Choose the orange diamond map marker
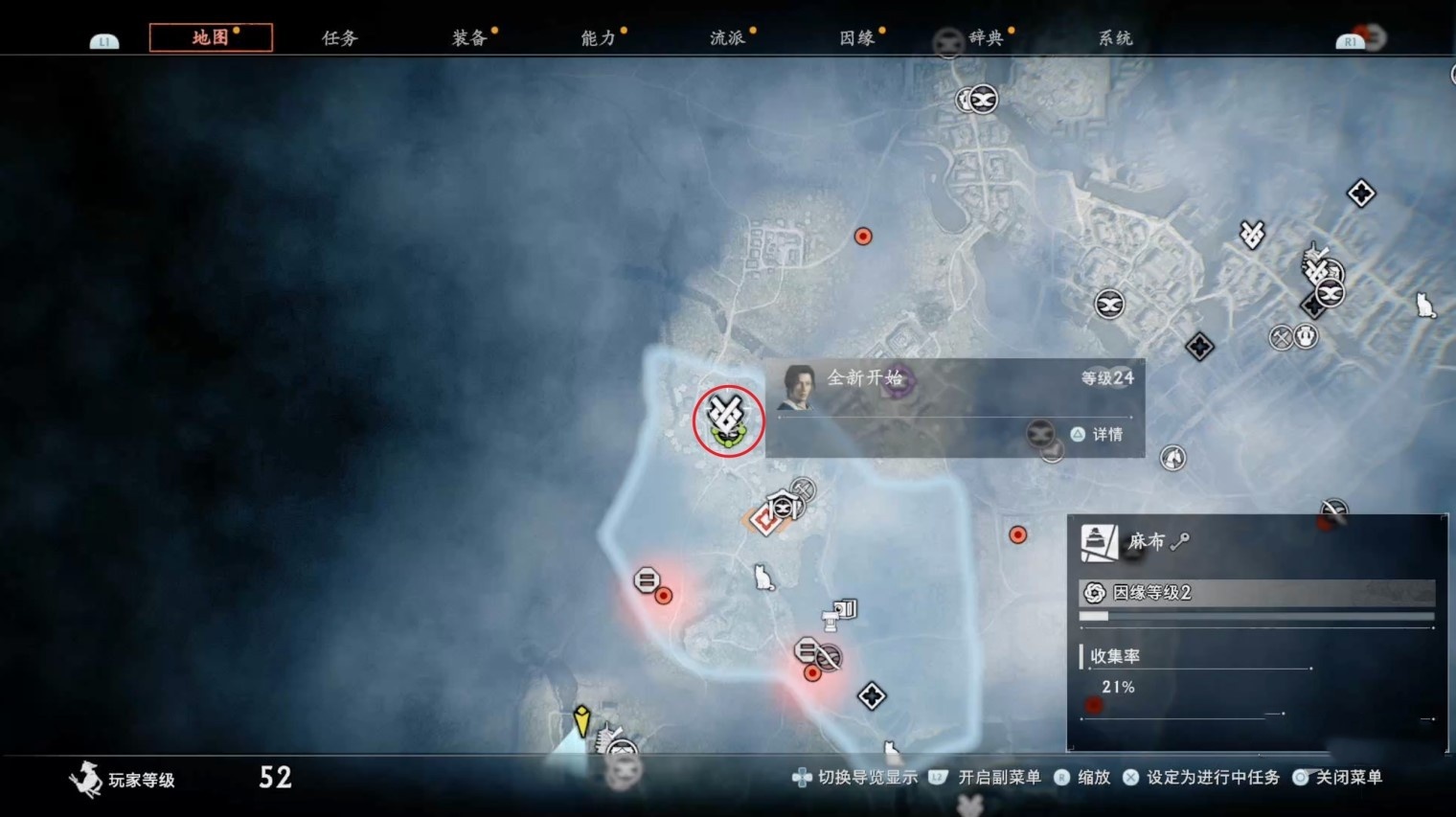This screenshot has width=1456, height=817. (x=764, y=520)
